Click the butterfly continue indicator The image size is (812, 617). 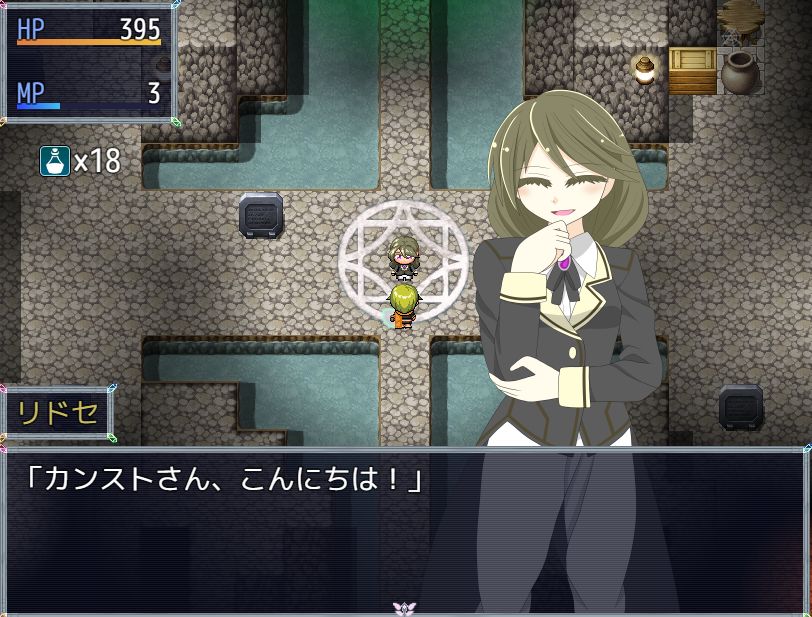pyautogui.click(x=404, y=607)
